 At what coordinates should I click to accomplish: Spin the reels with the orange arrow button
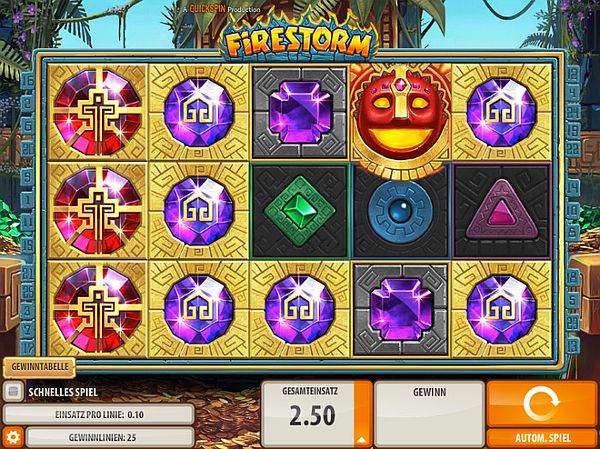(x=543, y=403)
